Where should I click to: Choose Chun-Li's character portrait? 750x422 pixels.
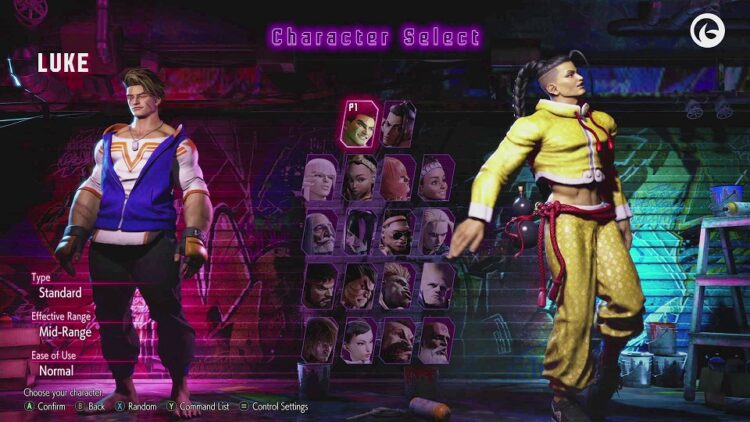coord(360,340)
